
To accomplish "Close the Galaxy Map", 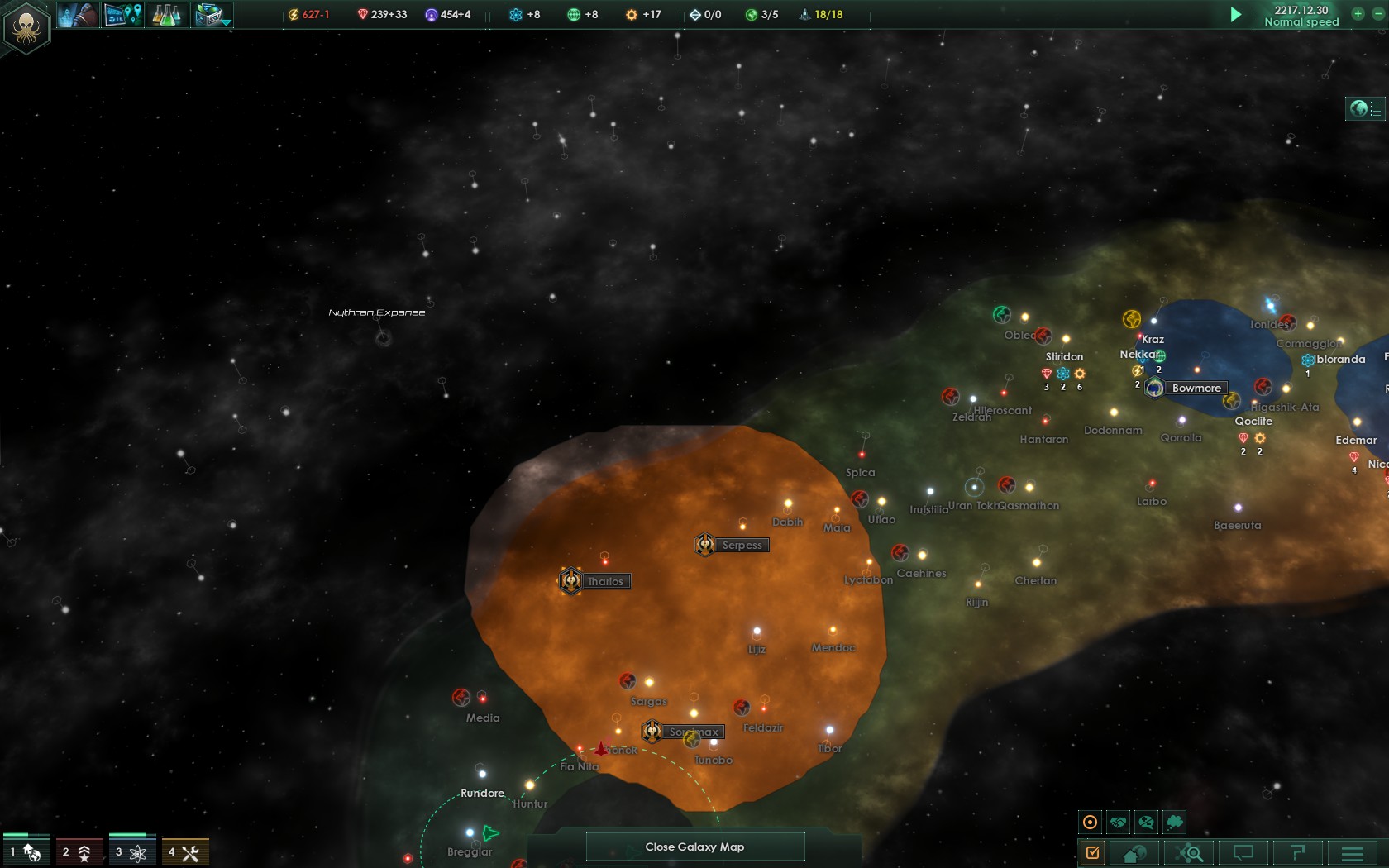I will [x=694, y=847].
